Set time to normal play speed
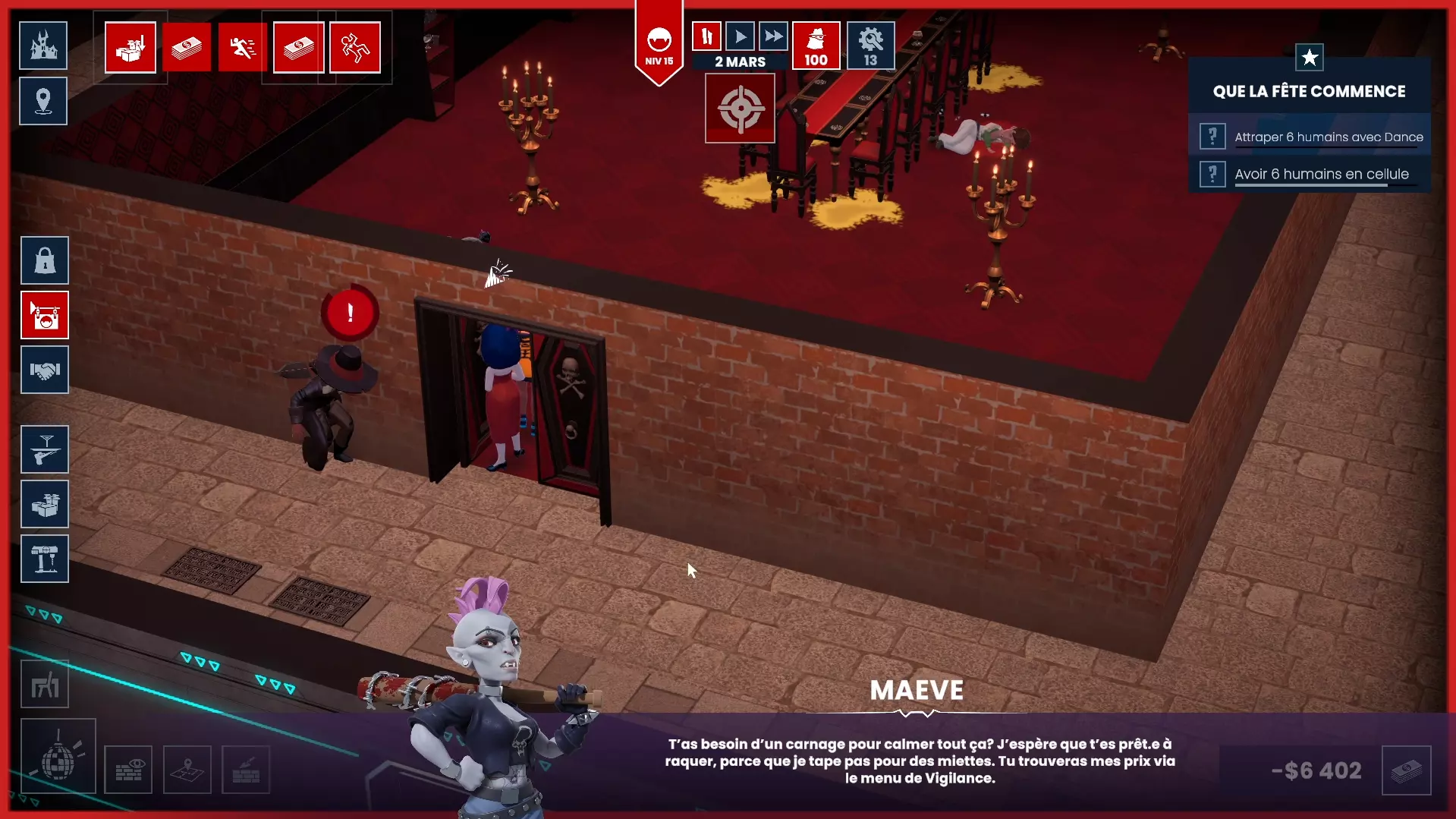 [x=740, y=36]
